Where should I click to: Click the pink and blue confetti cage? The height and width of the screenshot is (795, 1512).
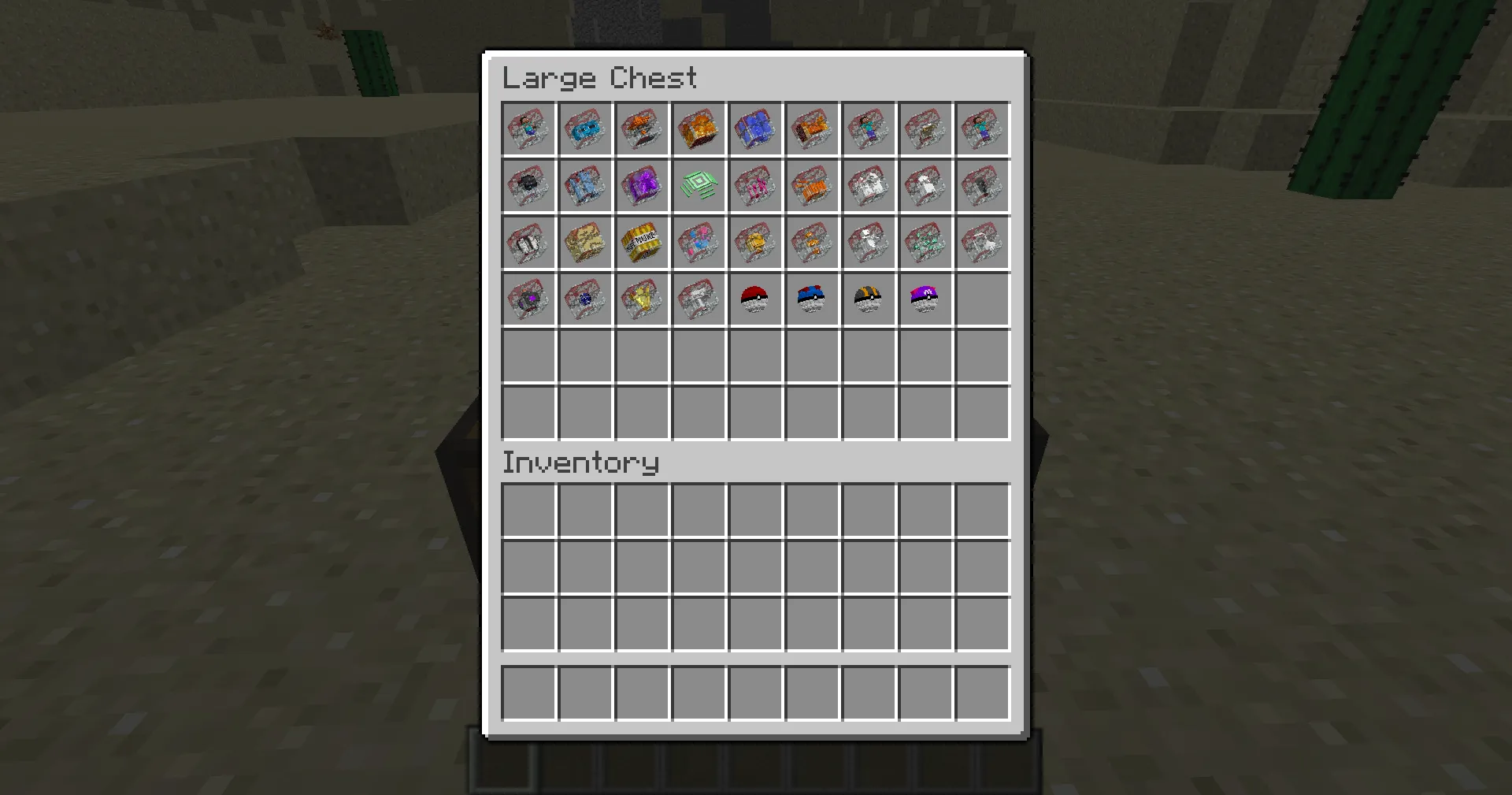pyautogui.click(x=699, y=242)
